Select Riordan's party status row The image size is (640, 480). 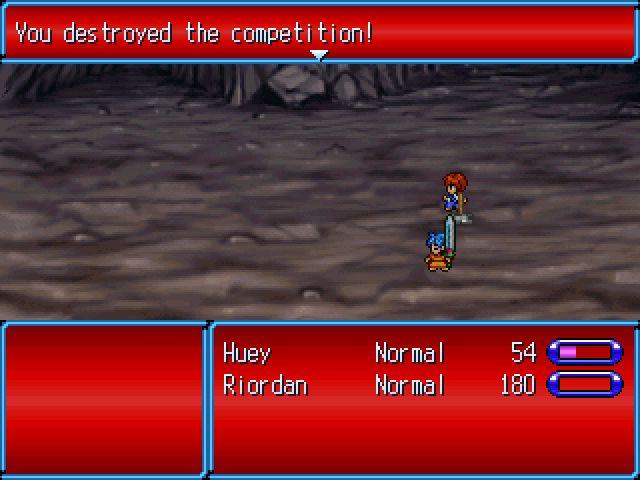click(x=420, y=385)
